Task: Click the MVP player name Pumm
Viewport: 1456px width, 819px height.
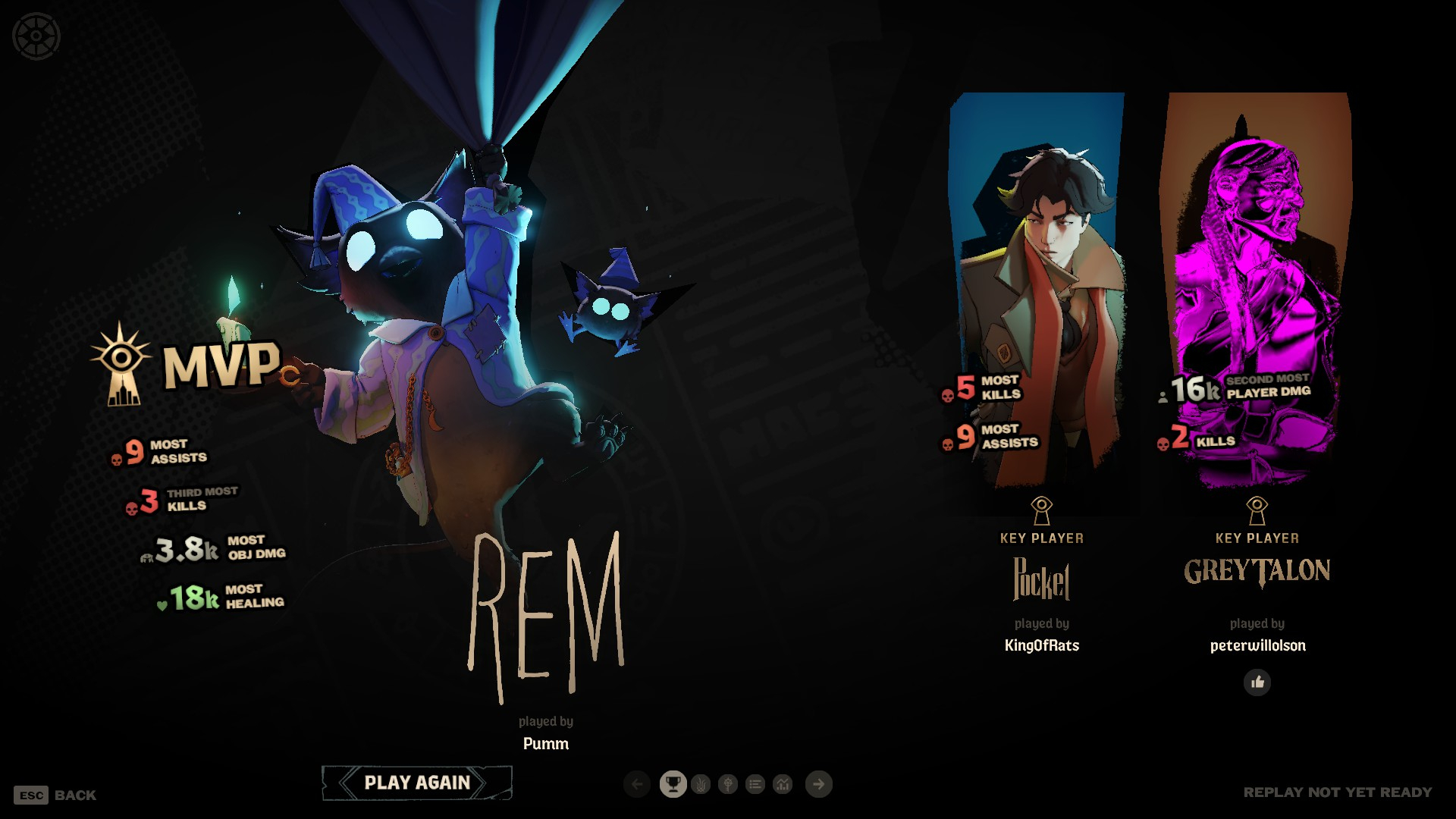Action: [x=545, y=744]
